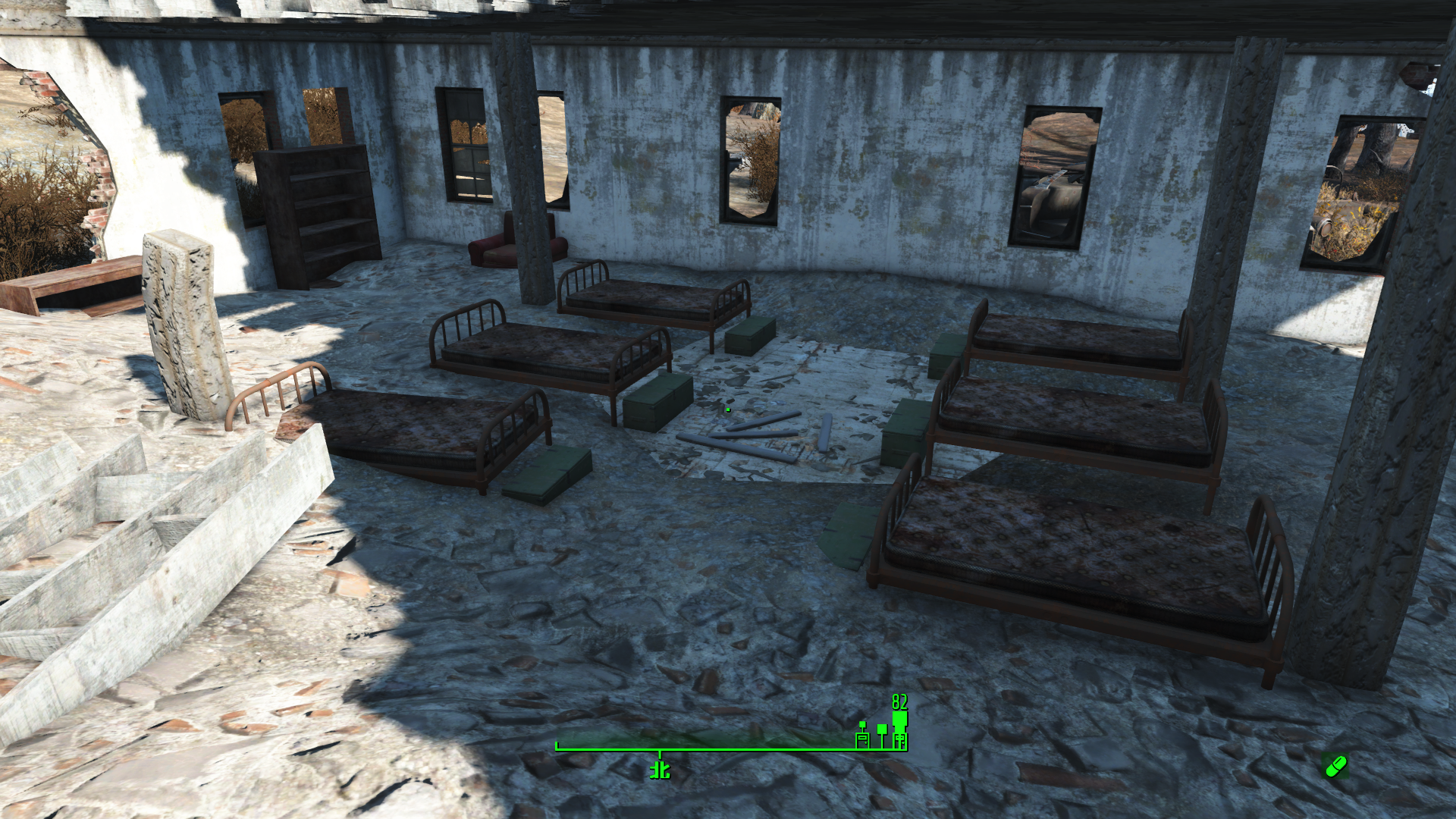Screen dimensions: 1456x819
Task: Click the green pill status icon
Action: coord(1335,766)
